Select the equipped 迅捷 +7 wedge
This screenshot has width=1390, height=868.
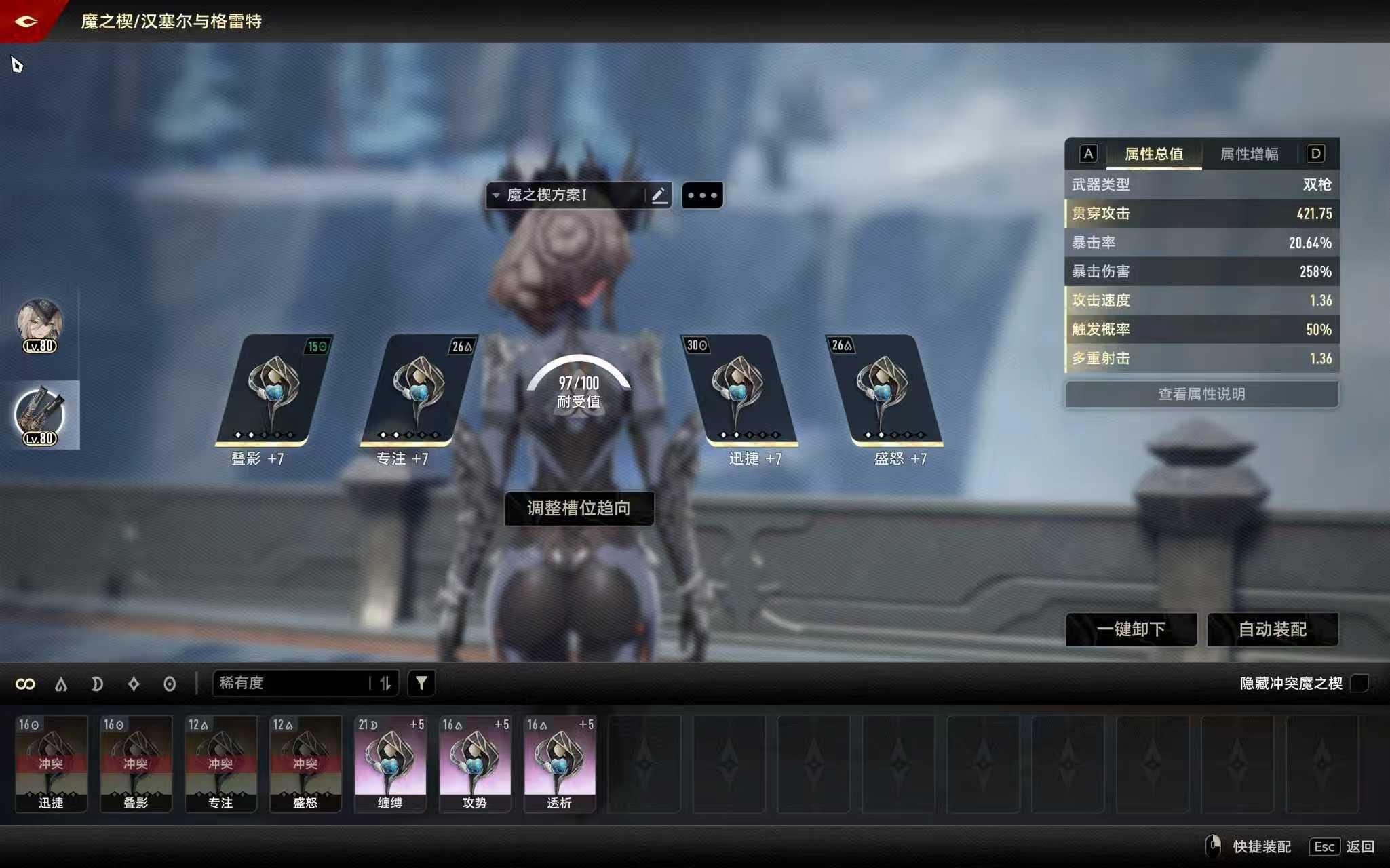coord(738,391)
